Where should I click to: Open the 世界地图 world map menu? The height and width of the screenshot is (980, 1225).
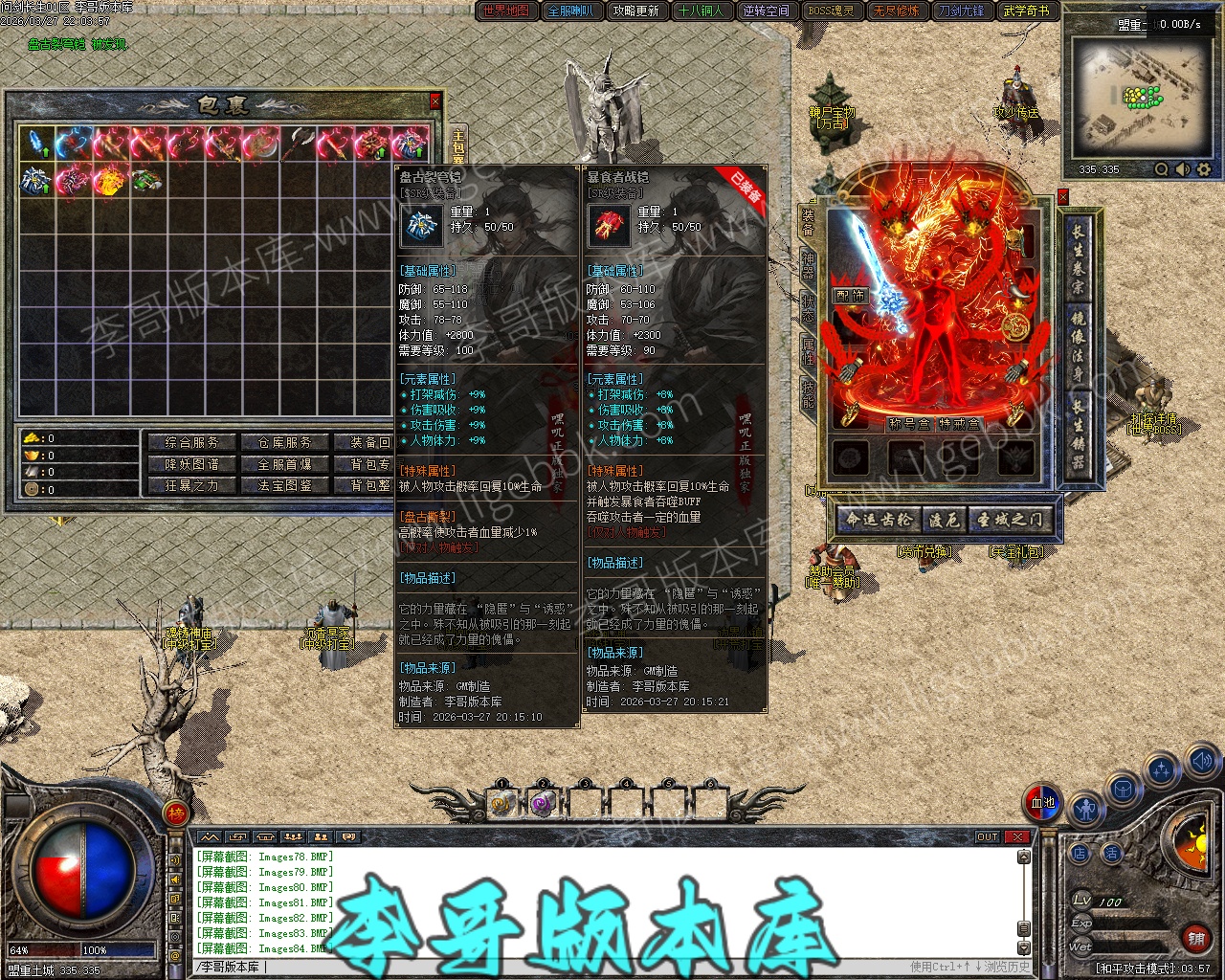505,11
